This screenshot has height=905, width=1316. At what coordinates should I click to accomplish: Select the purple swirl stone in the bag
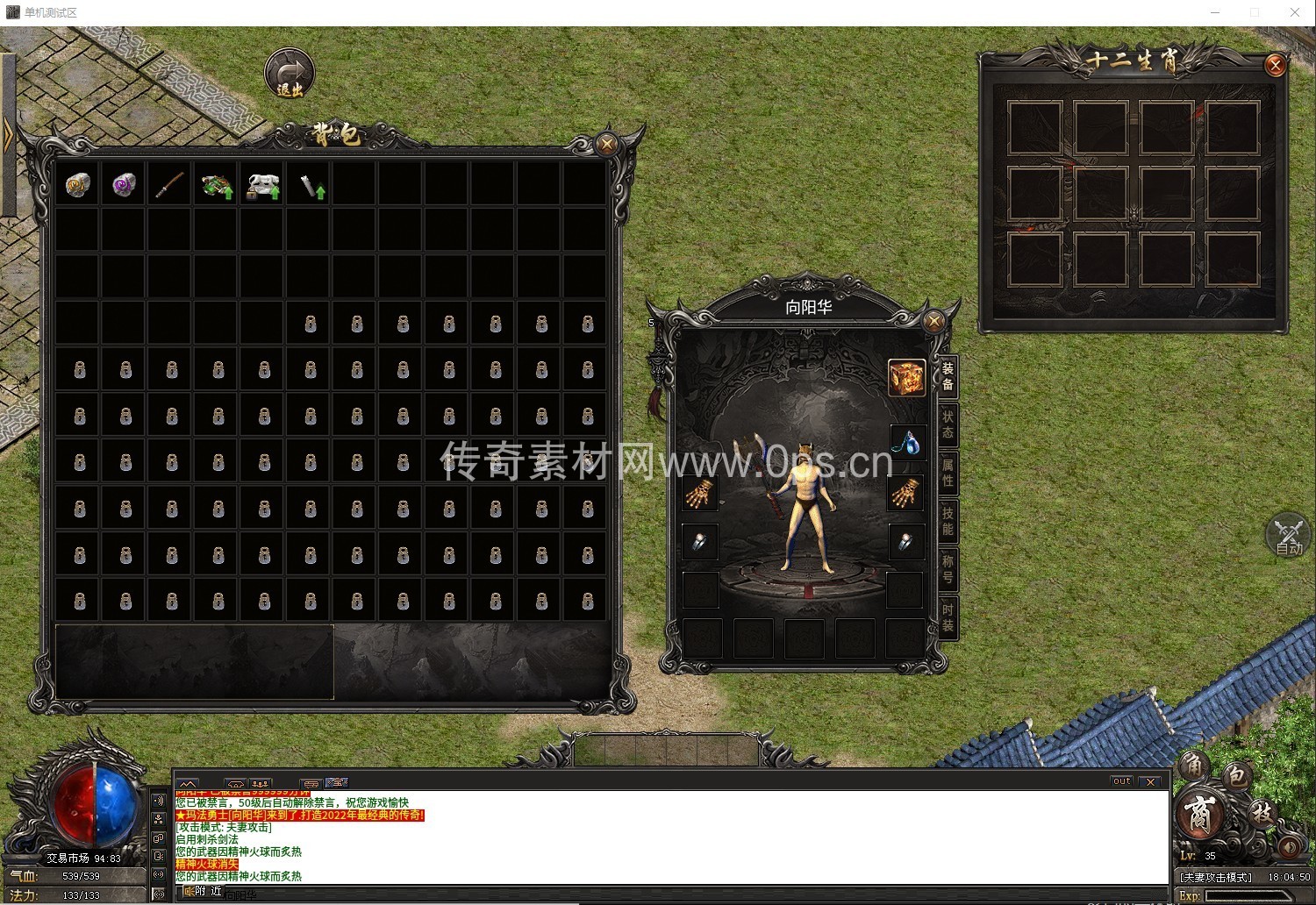coord(124,185)
